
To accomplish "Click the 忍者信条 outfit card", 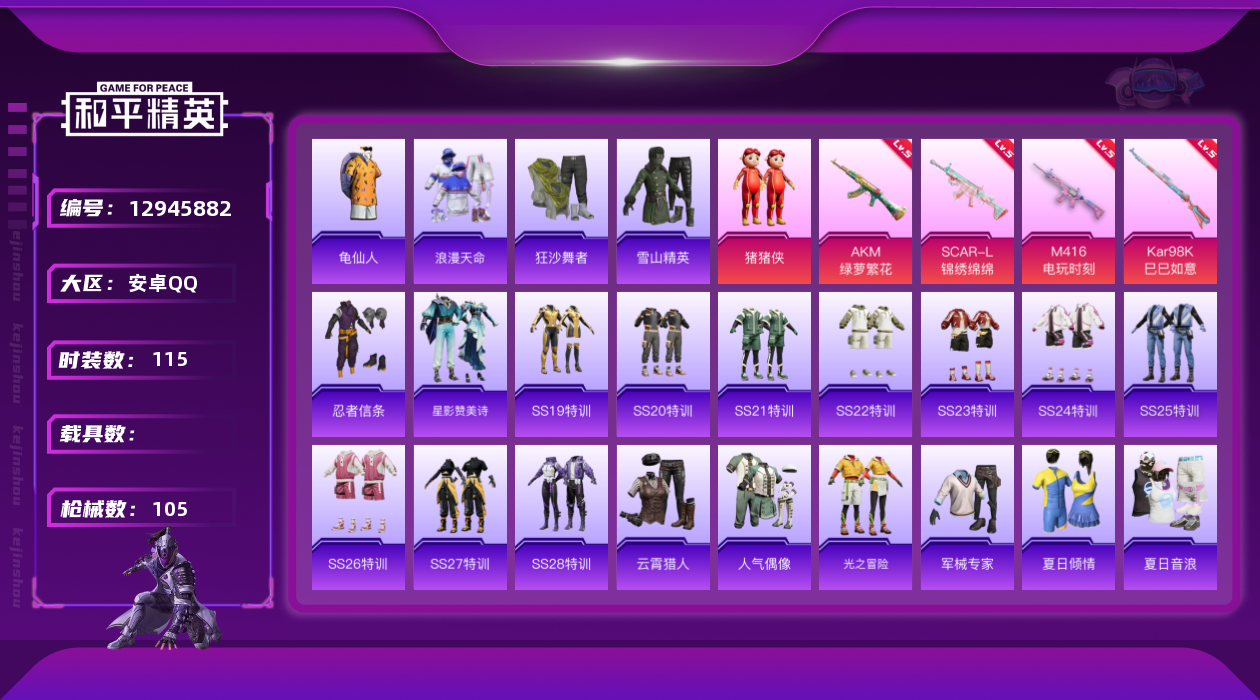I will coord(358,364).
